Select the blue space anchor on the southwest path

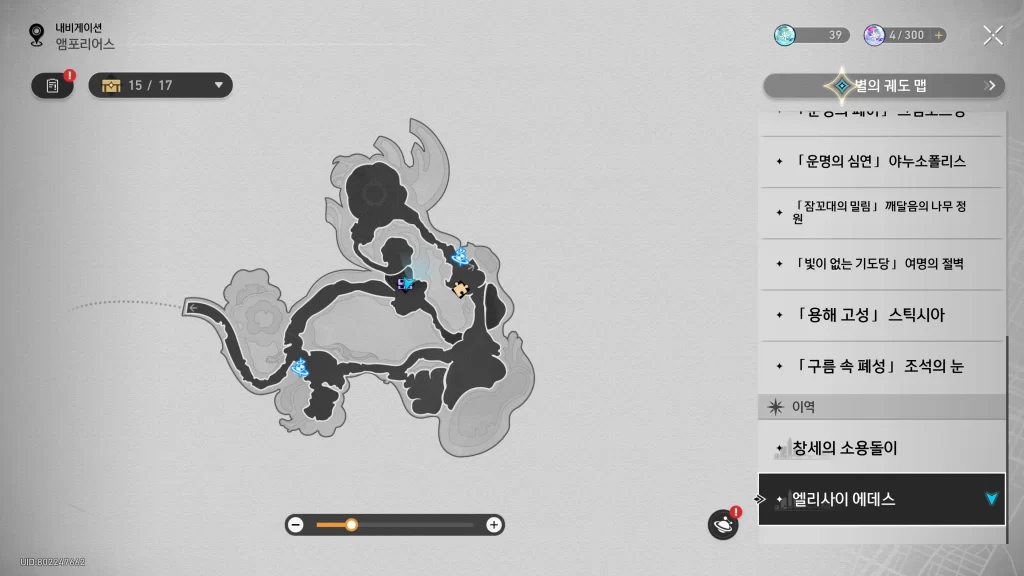coord(298,368)
